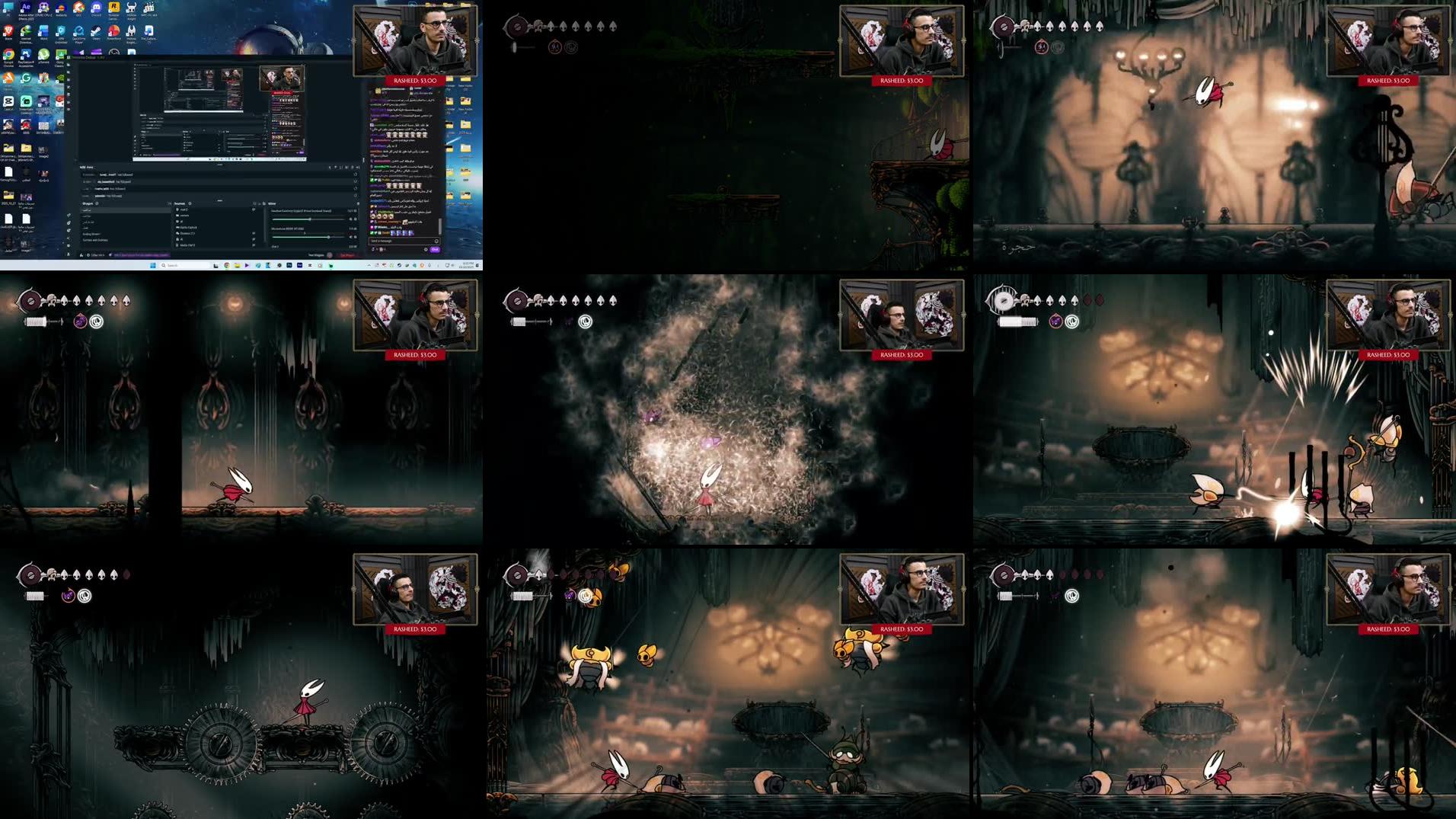Expand hidden icons in the system tray

click(x=369, y=264)
